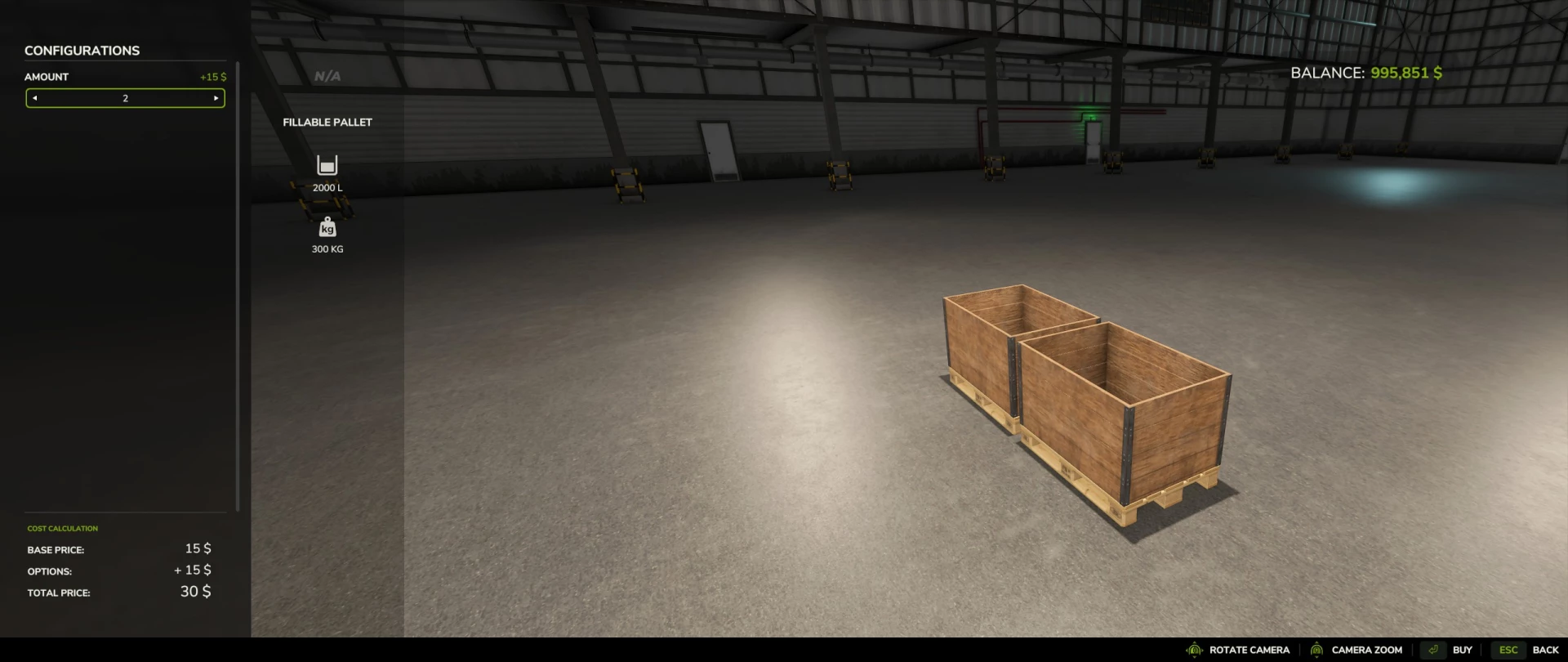Click the Configurations panel header
The width and height of the screenshot is (1568, 662).
[82, 50]
